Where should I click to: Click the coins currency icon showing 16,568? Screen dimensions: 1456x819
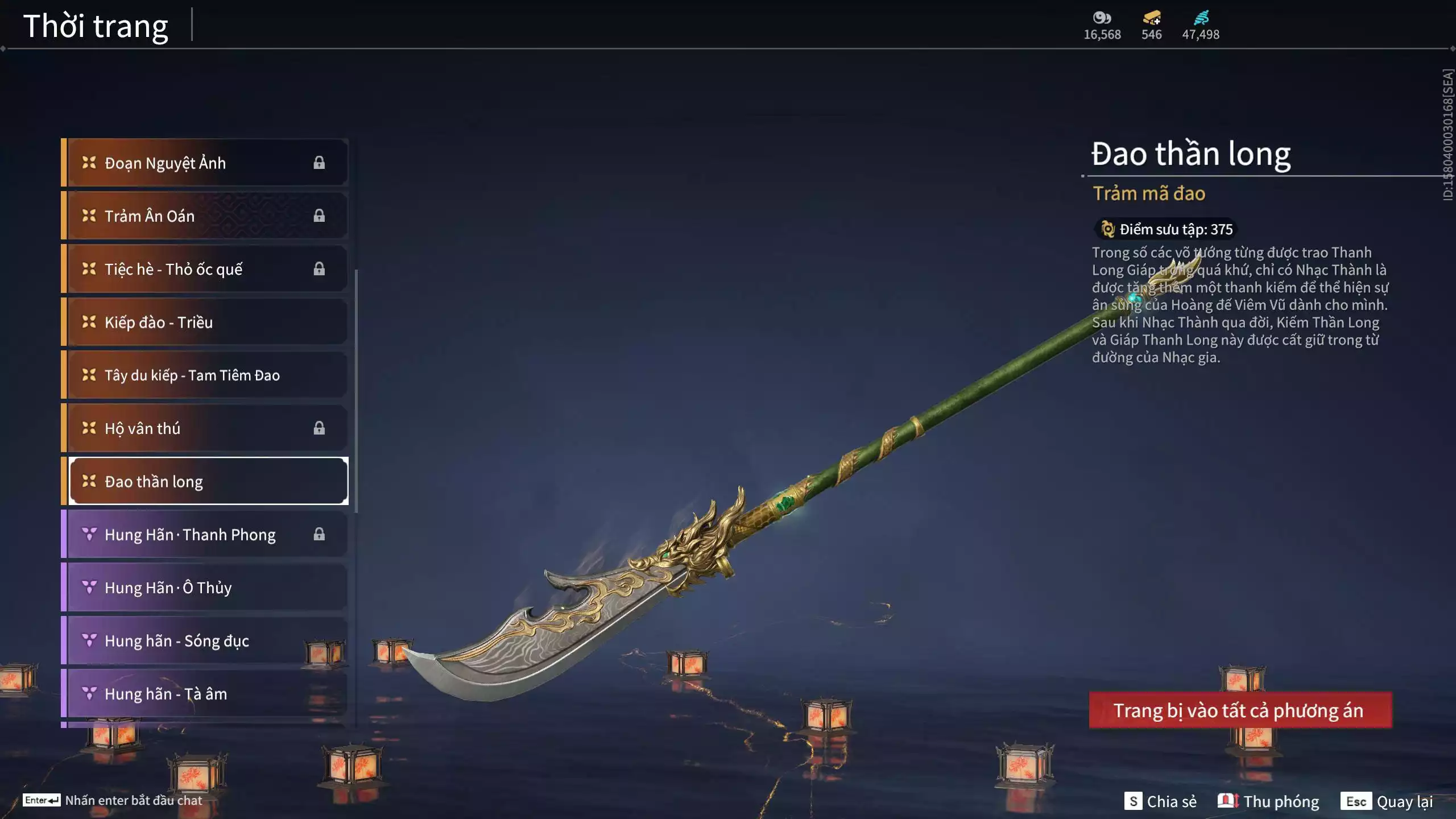(x=1102, y=17)
